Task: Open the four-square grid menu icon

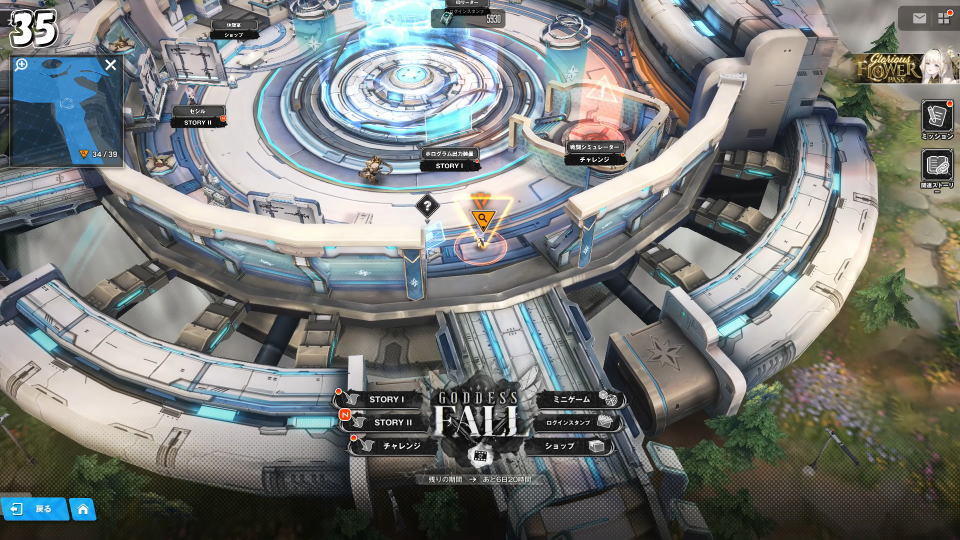Action: coord(942,17)
